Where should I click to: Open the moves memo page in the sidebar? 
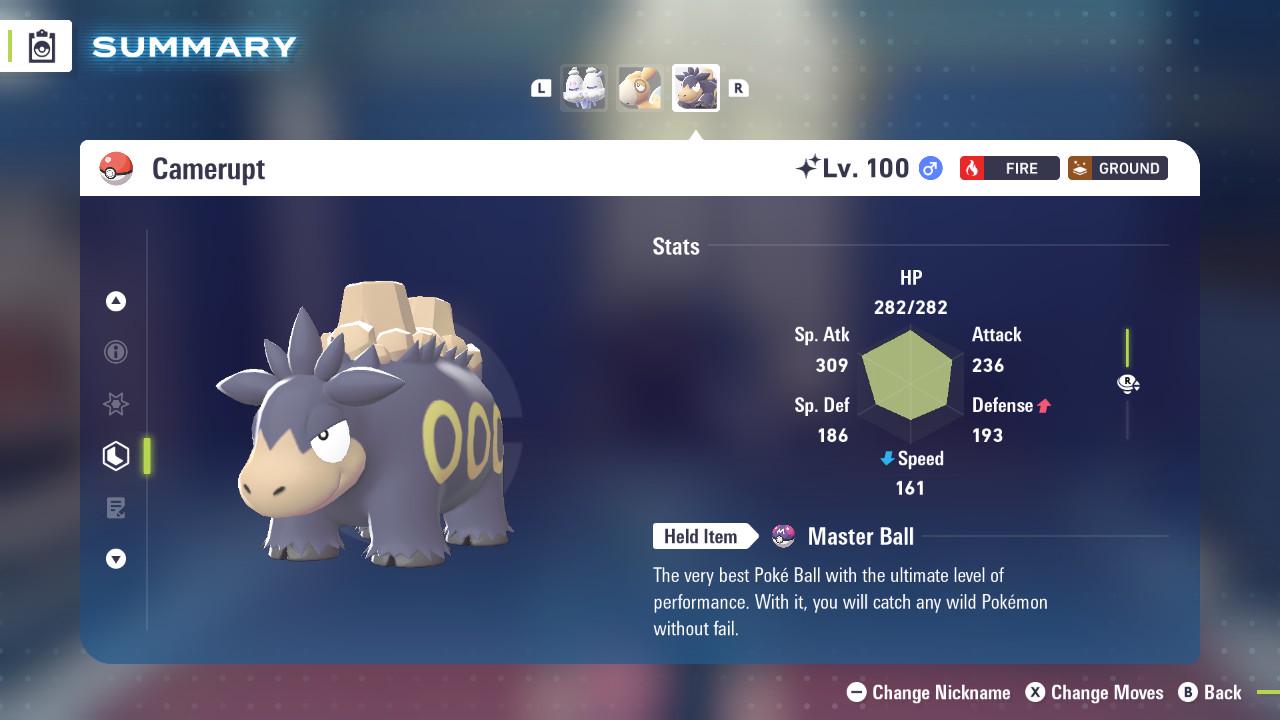pos(116,508)
